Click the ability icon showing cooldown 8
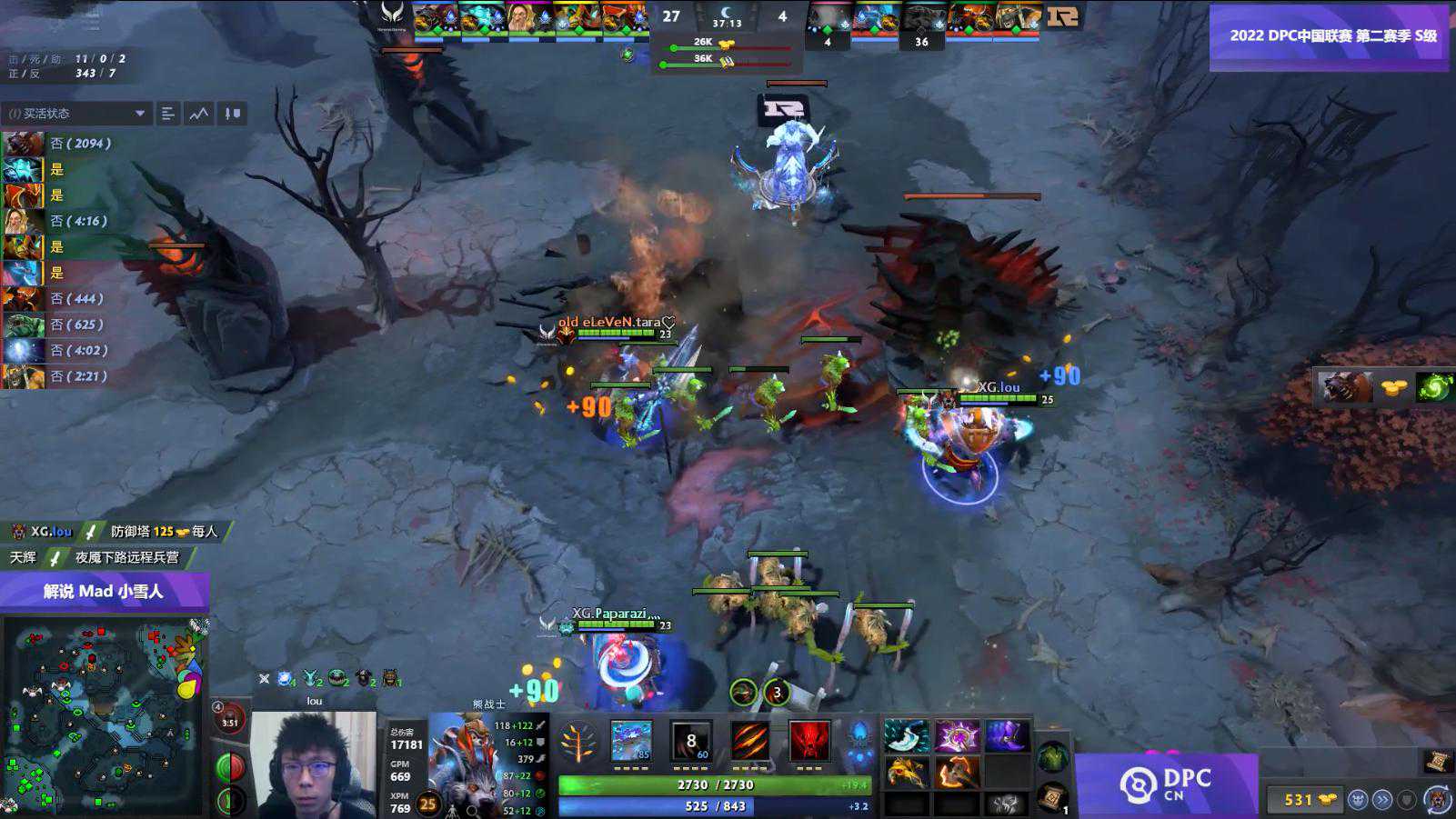 tap(690, 741)
